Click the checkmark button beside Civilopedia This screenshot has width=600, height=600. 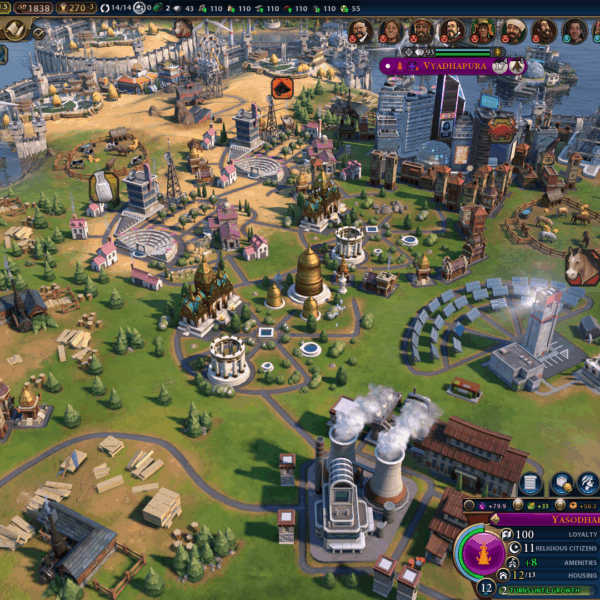(x=40, y=33)
